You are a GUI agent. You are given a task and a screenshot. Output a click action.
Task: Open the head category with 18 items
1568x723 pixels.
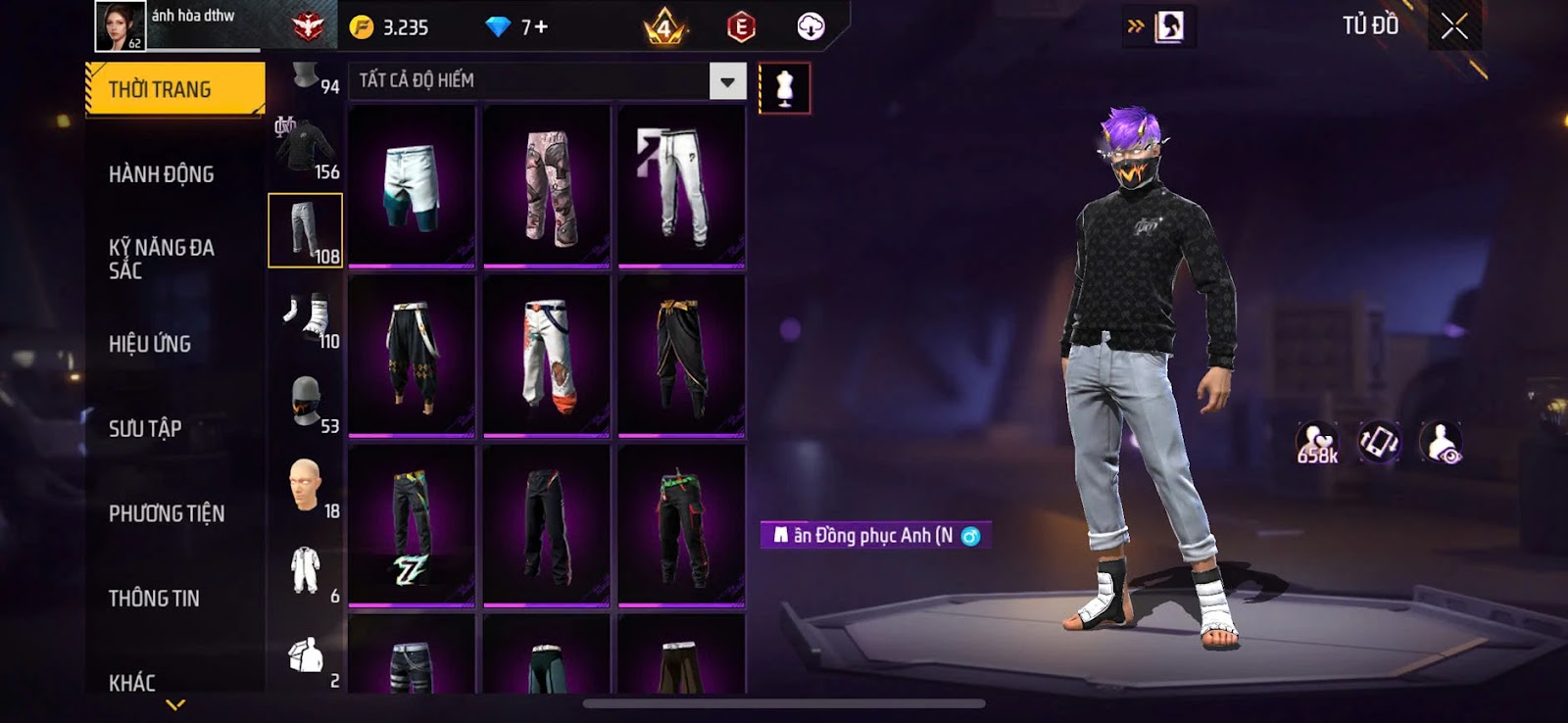[x=306, y=486]
